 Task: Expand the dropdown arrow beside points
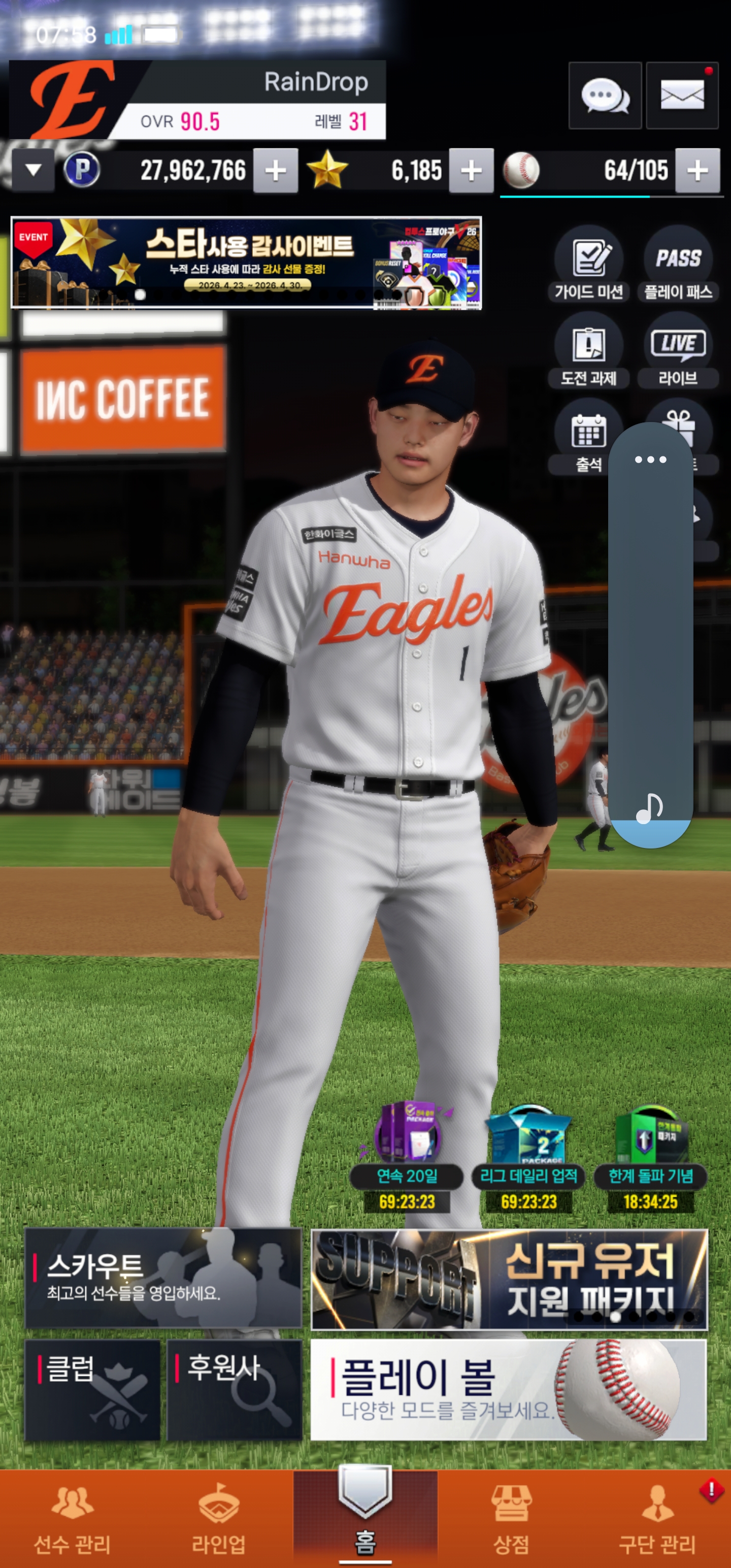coord(34,171)
